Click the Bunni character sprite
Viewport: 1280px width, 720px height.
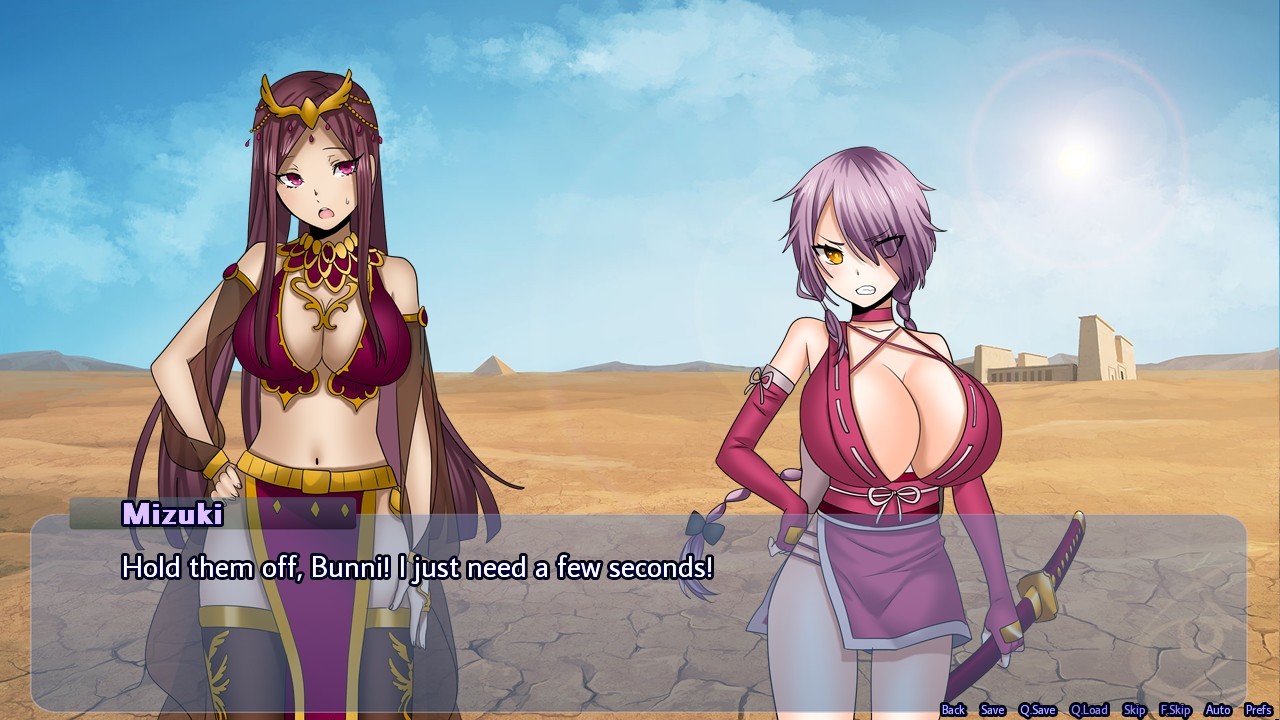click(880, 400)
